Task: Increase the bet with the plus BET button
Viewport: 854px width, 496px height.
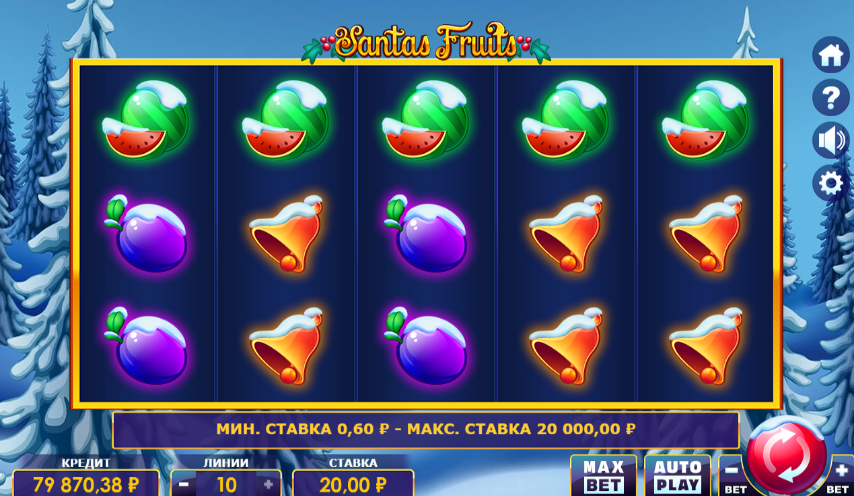Action: (841, 474)
